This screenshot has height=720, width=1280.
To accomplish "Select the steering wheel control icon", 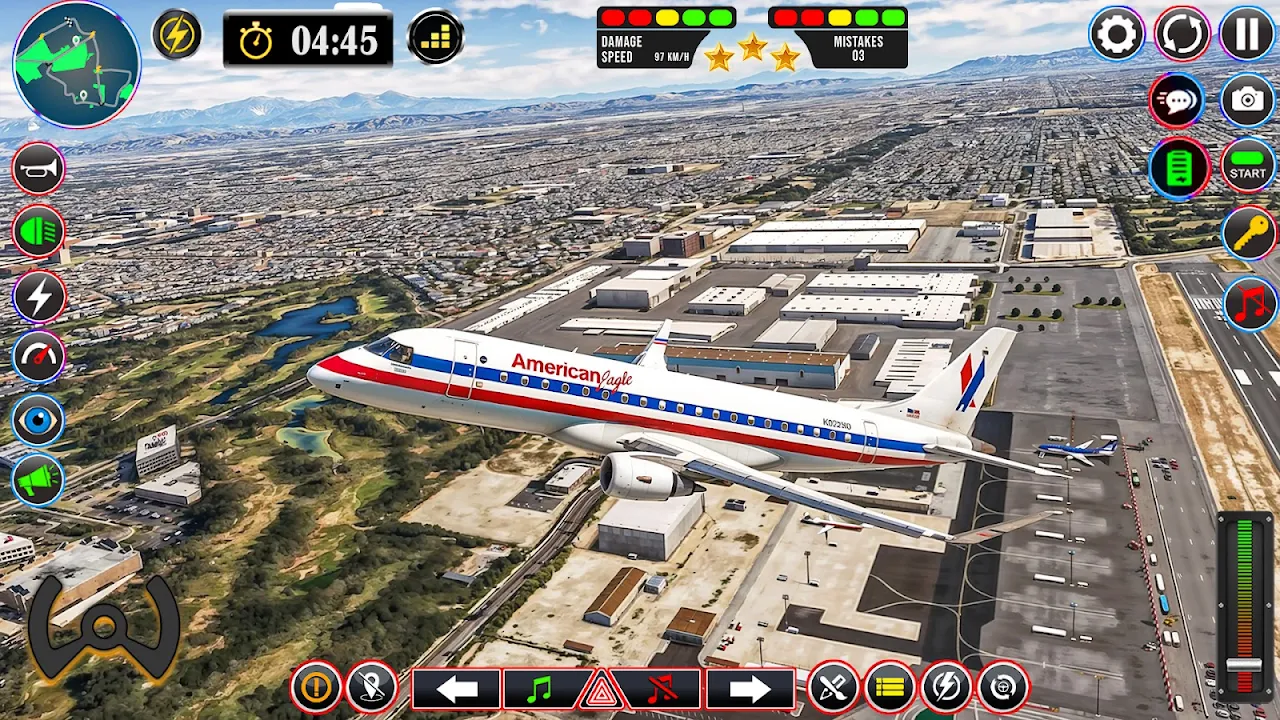I will click(x=104, y=628).
